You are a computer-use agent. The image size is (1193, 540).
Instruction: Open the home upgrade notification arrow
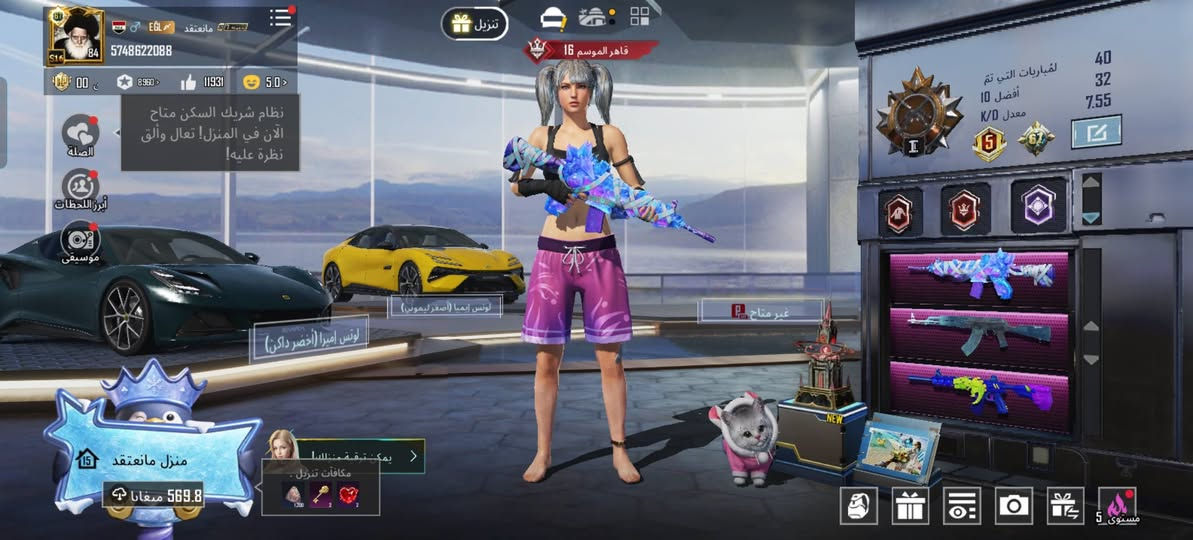(413, 457)
